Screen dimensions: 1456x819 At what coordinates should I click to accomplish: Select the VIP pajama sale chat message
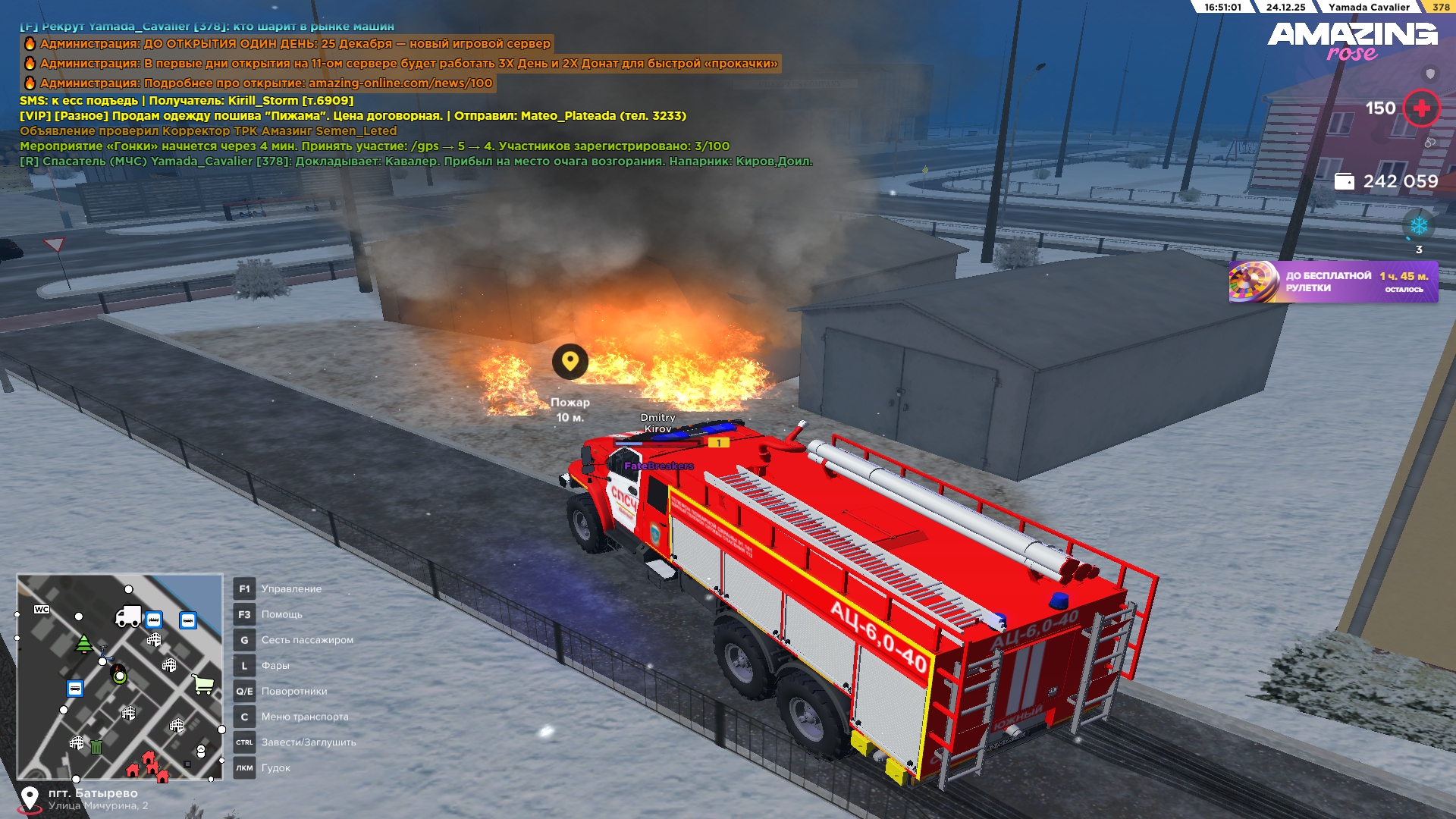[x=353, y=116]
